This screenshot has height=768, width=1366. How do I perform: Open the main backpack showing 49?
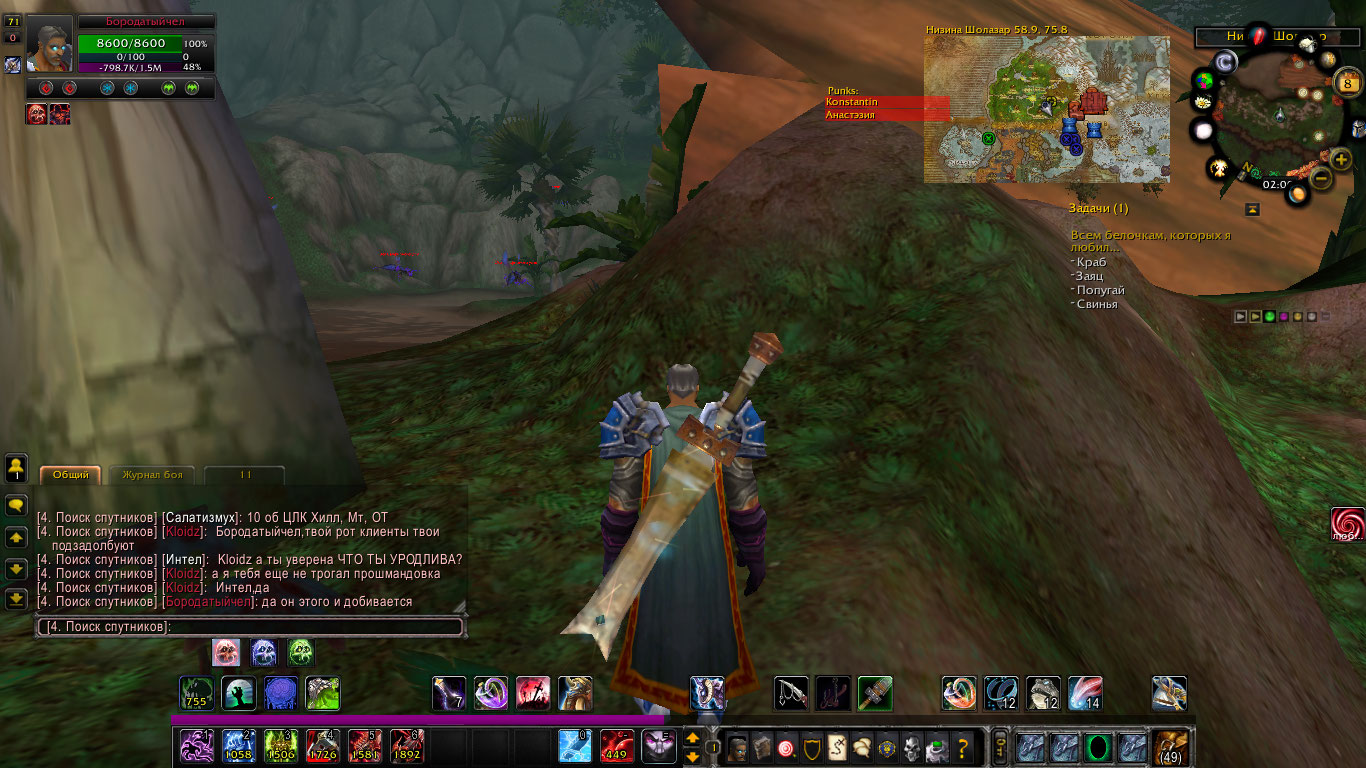1169,747
